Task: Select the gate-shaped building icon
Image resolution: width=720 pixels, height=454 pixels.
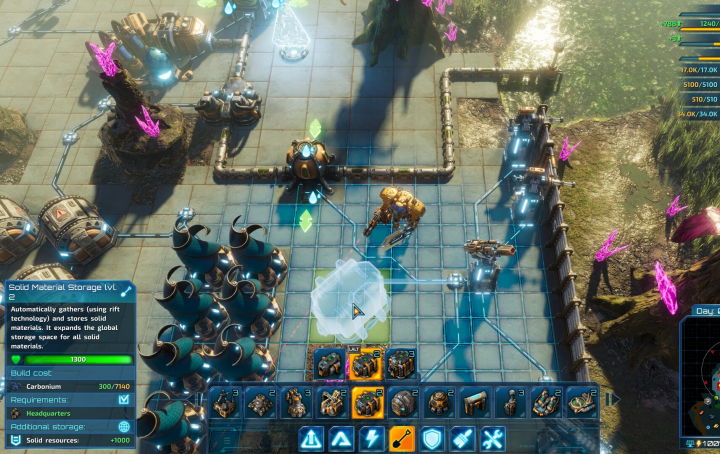Action: tap(474, 402)
